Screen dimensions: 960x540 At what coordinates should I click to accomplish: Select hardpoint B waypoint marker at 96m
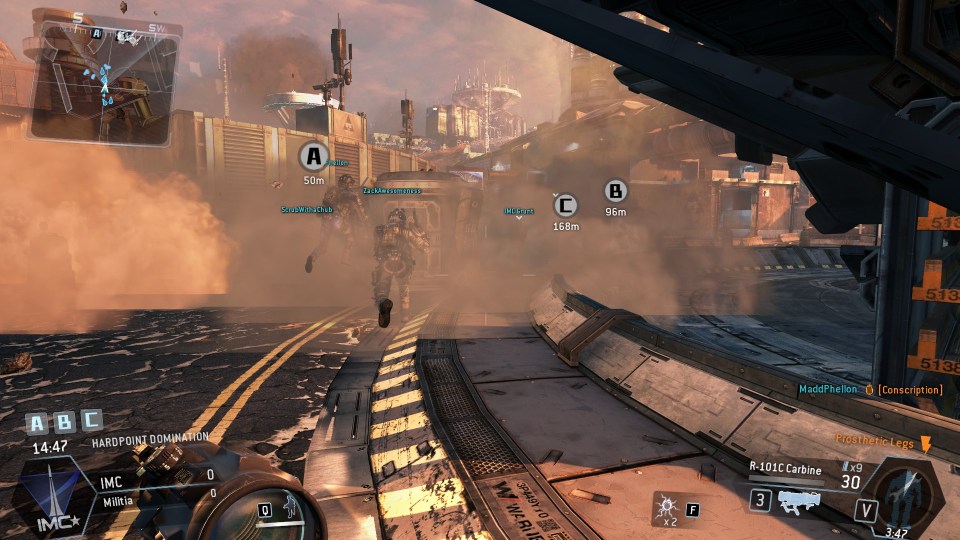point(616,191)
